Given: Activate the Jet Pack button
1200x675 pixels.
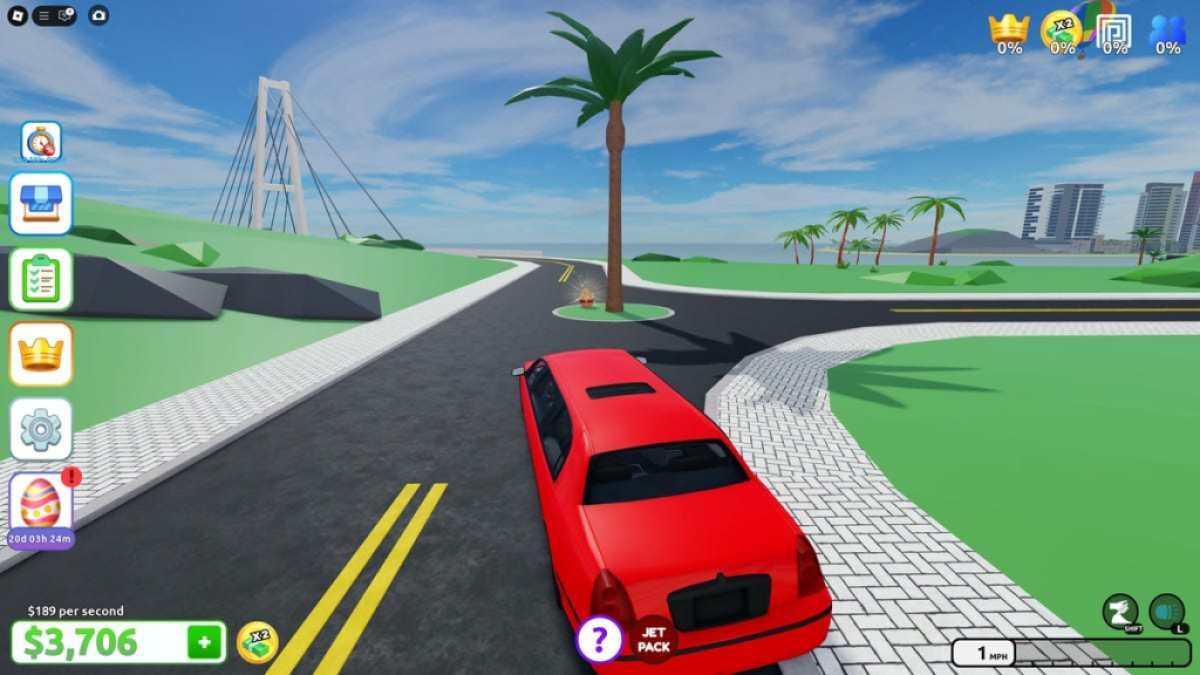Looking at the screenshot, I should pyautogui.click(x=654, y=640).
